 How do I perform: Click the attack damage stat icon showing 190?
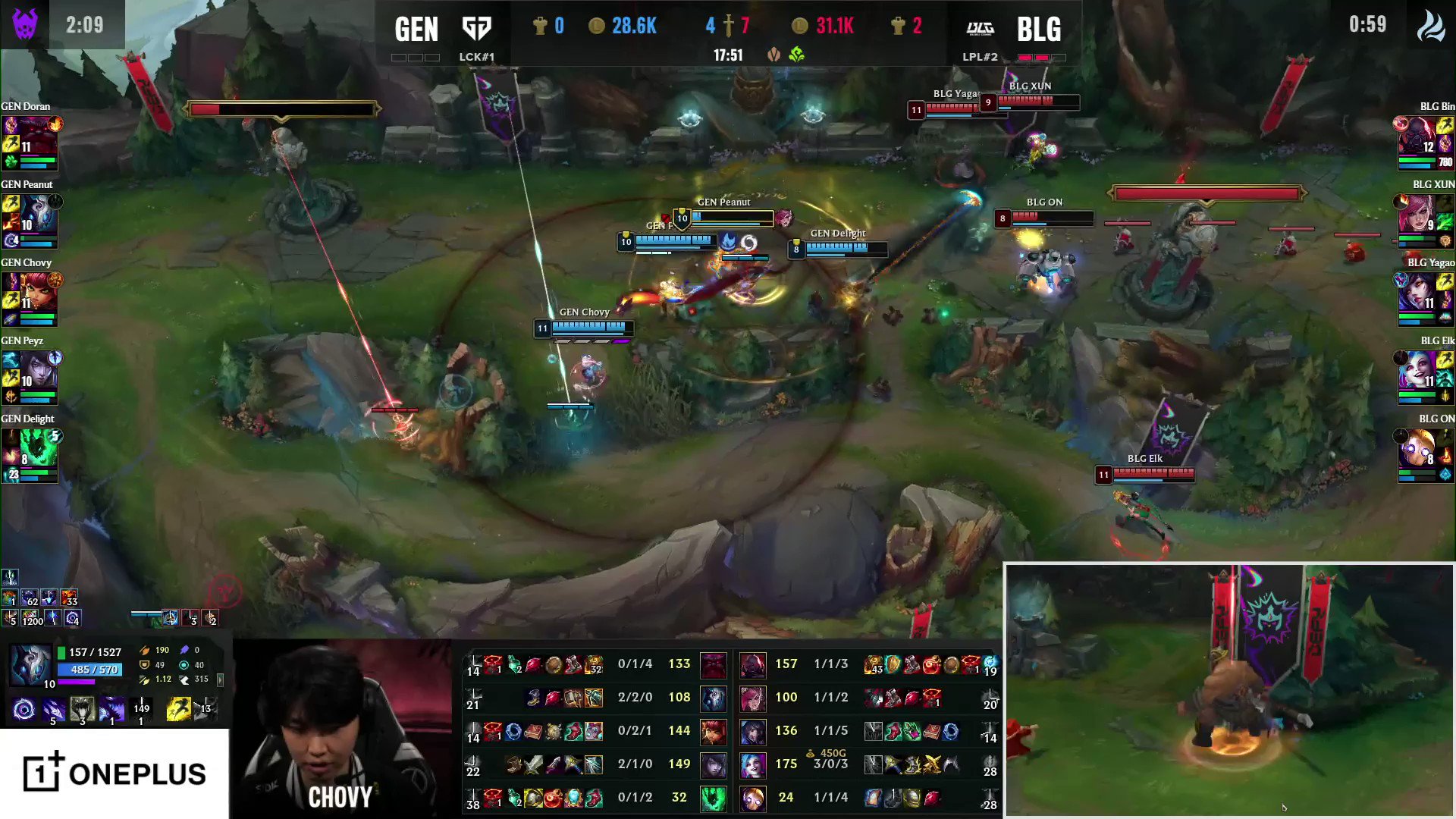pyautogui.click(x=145, y=650)
